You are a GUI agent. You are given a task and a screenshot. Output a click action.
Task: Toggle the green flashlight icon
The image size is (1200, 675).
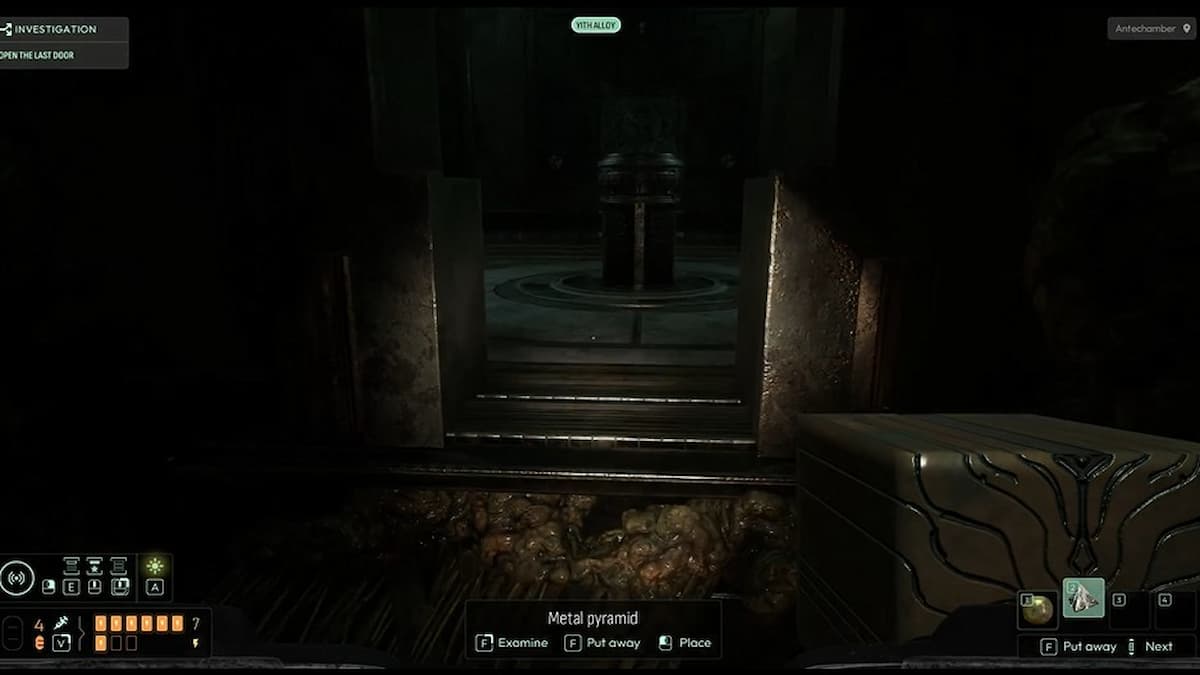pos(154,566)
